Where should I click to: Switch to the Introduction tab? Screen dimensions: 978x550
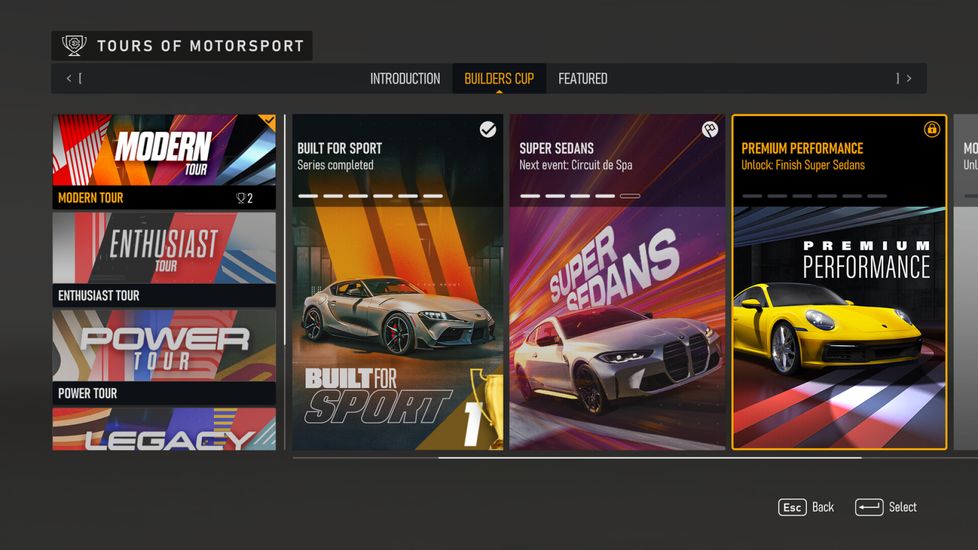click(404, 79)
